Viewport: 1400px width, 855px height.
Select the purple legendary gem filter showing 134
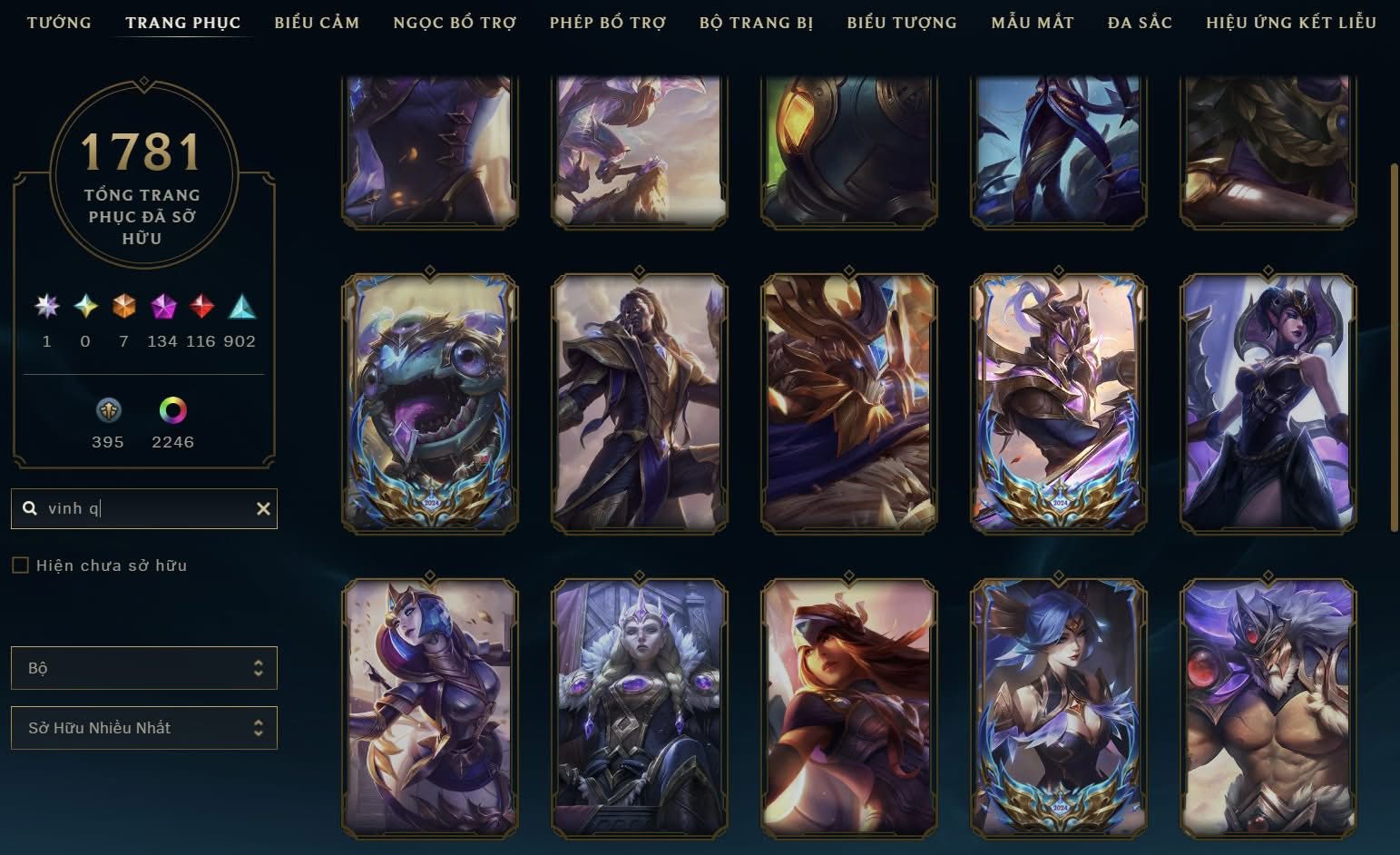(x=162, y=306)
